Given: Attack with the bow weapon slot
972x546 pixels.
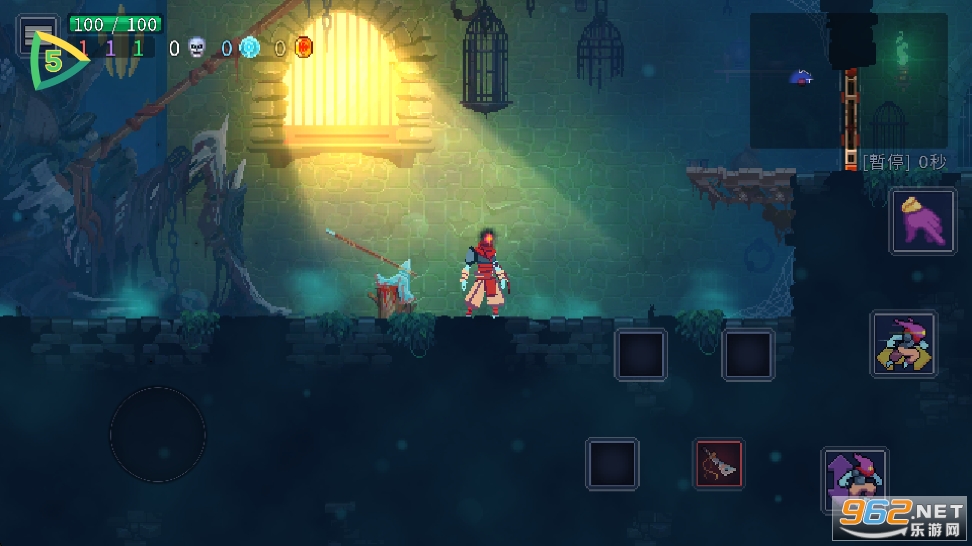Looking at the screenshot, I should [719, 464].
